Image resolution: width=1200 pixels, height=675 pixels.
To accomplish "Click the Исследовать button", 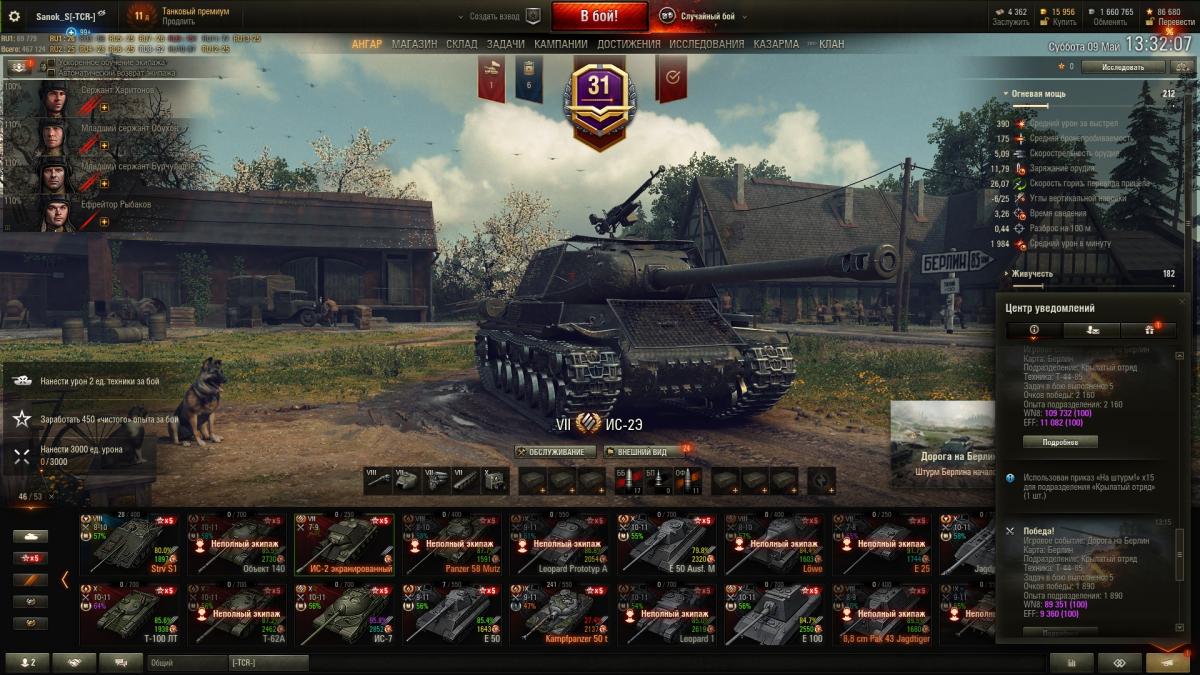I will (1123, 67).
